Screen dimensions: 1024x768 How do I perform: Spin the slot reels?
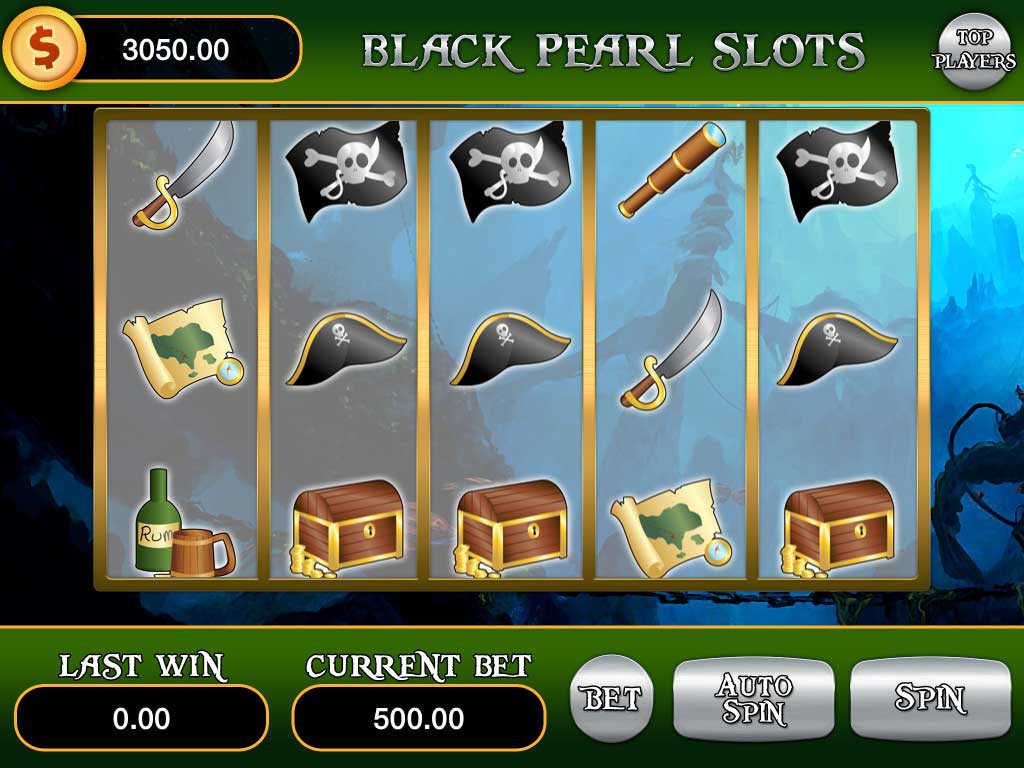pos(930,698)
